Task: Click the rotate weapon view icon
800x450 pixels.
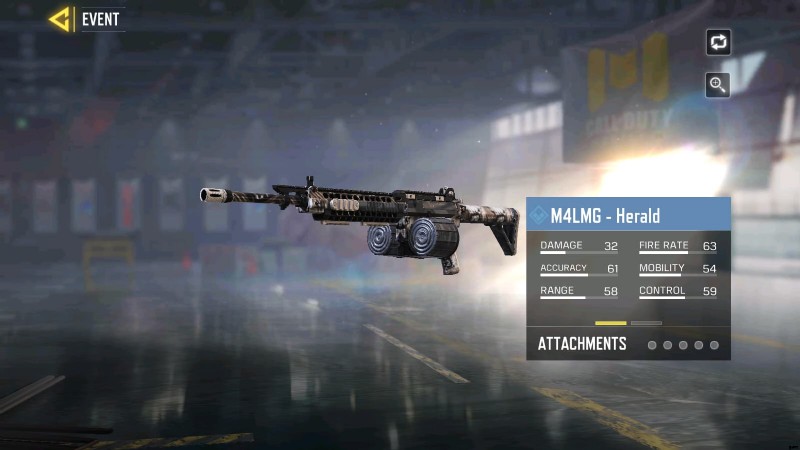Action: click(718, 42)
